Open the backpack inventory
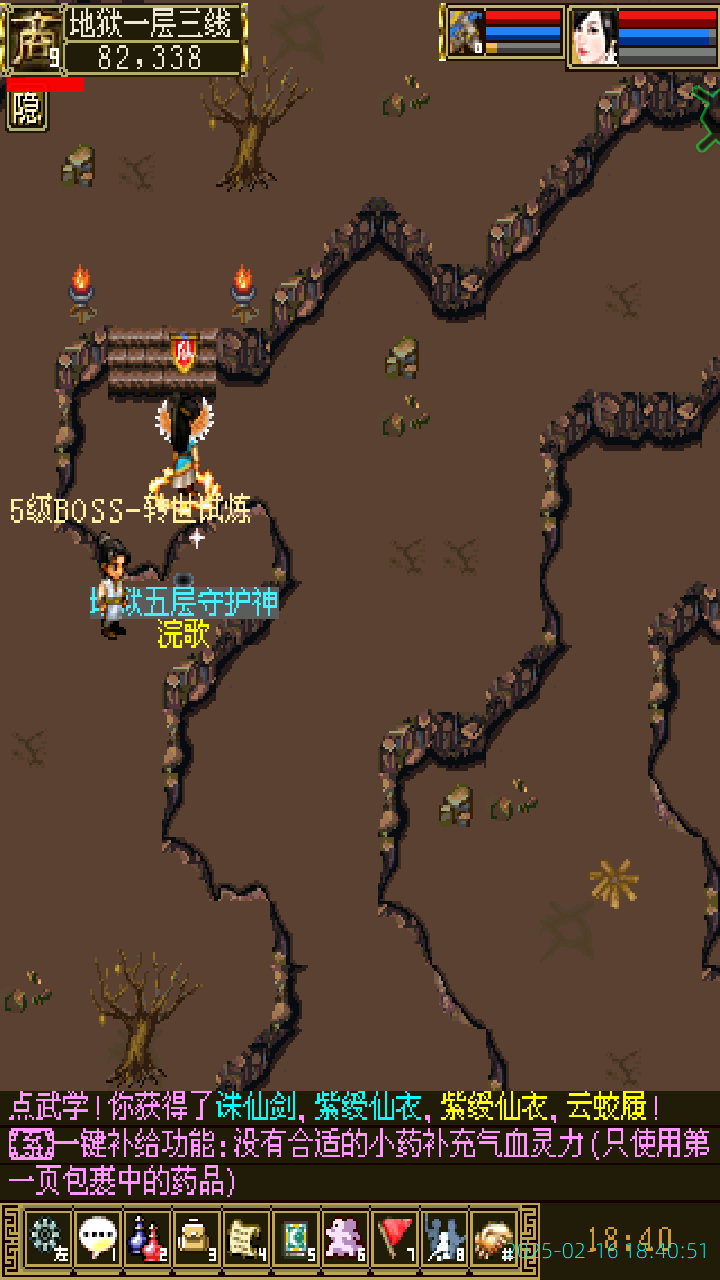 196,1238
